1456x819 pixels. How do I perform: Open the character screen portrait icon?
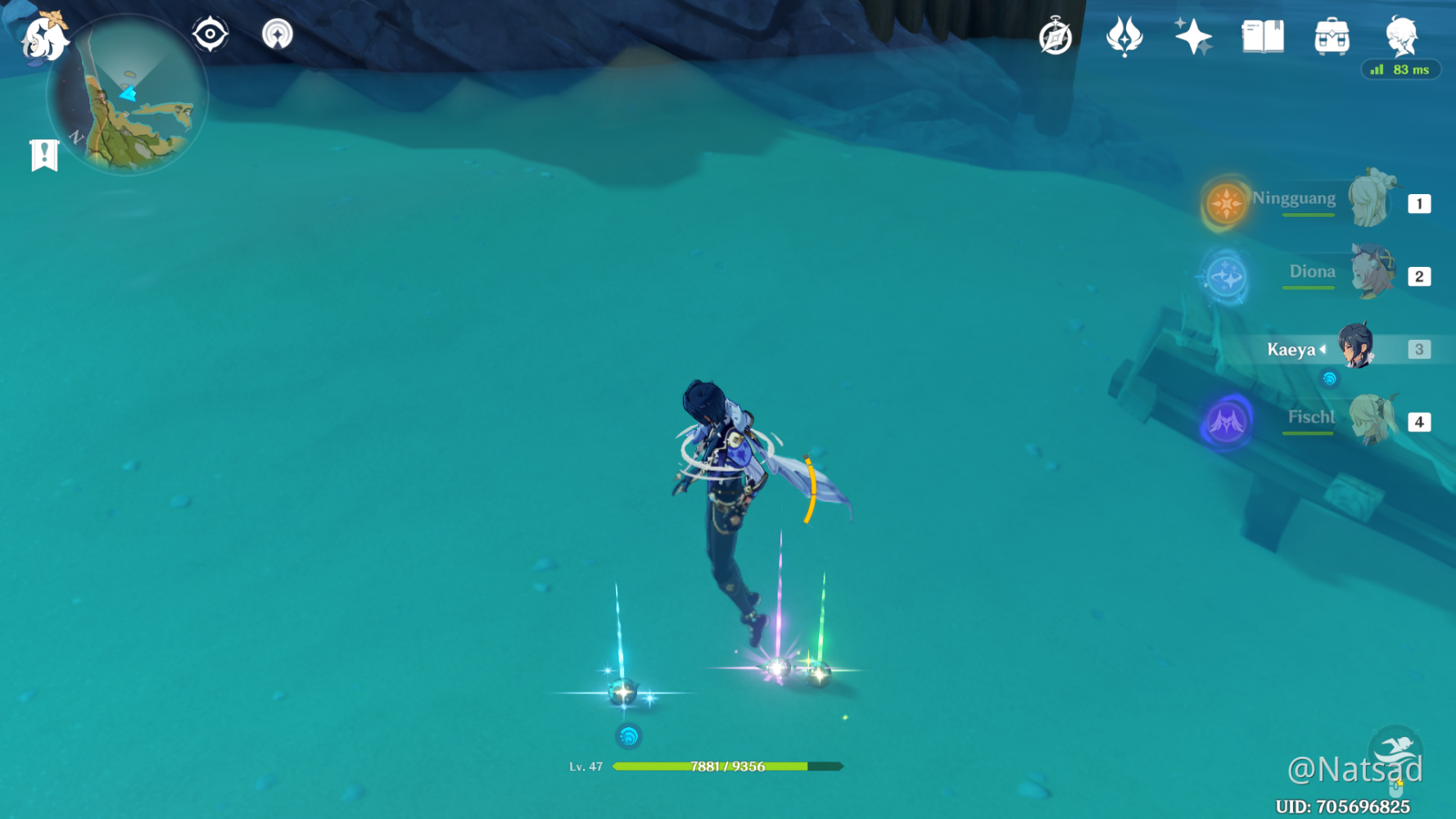pos(1401,37)
